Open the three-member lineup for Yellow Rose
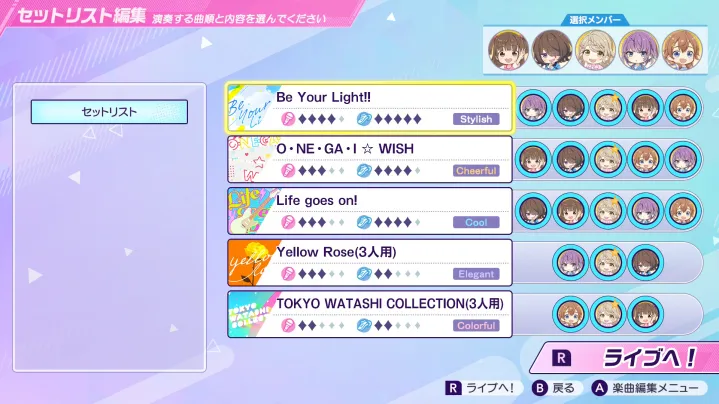 tap(608, 262)
